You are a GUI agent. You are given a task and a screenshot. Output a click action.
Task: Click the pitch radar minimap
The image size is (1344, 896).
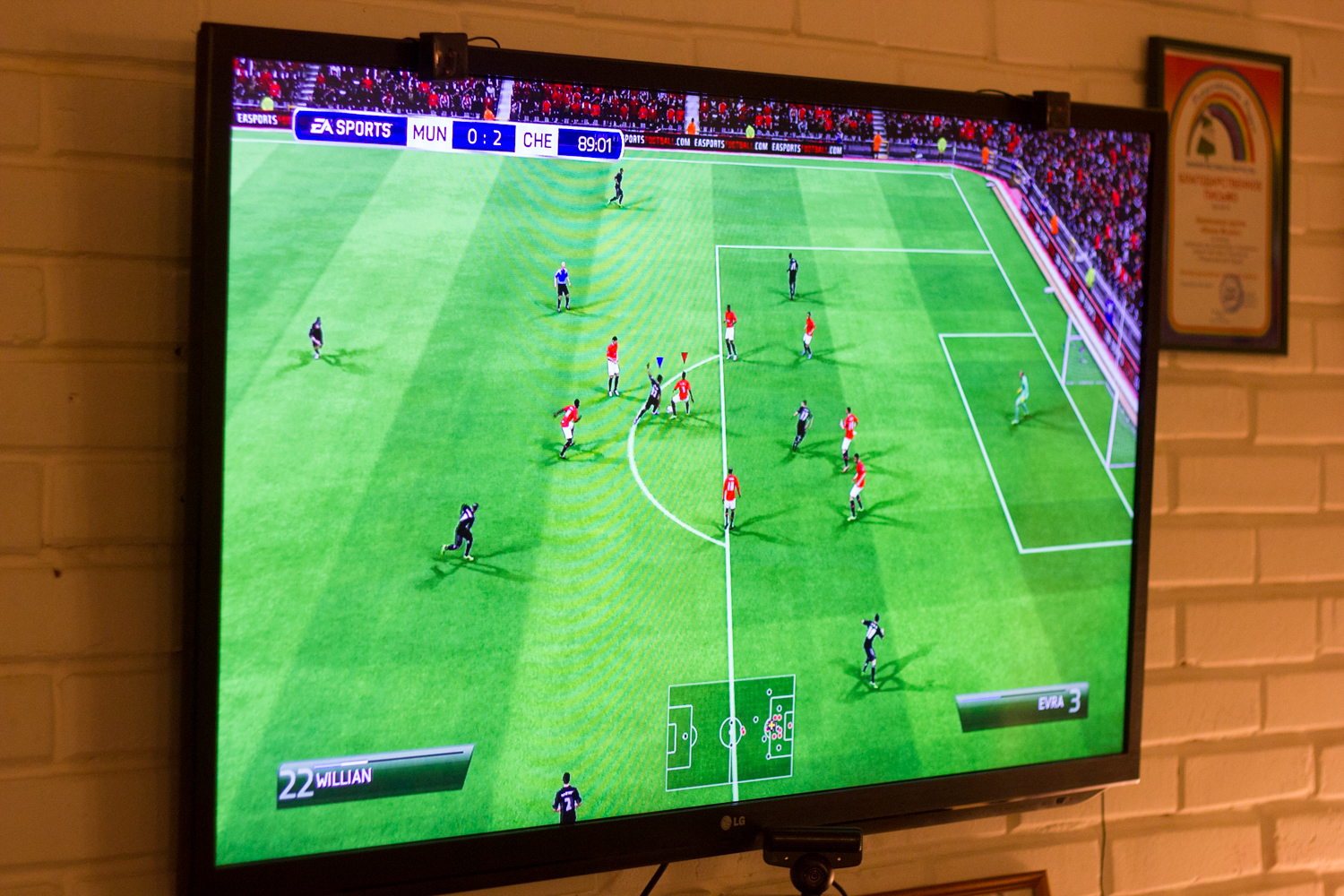click(730, 732)
